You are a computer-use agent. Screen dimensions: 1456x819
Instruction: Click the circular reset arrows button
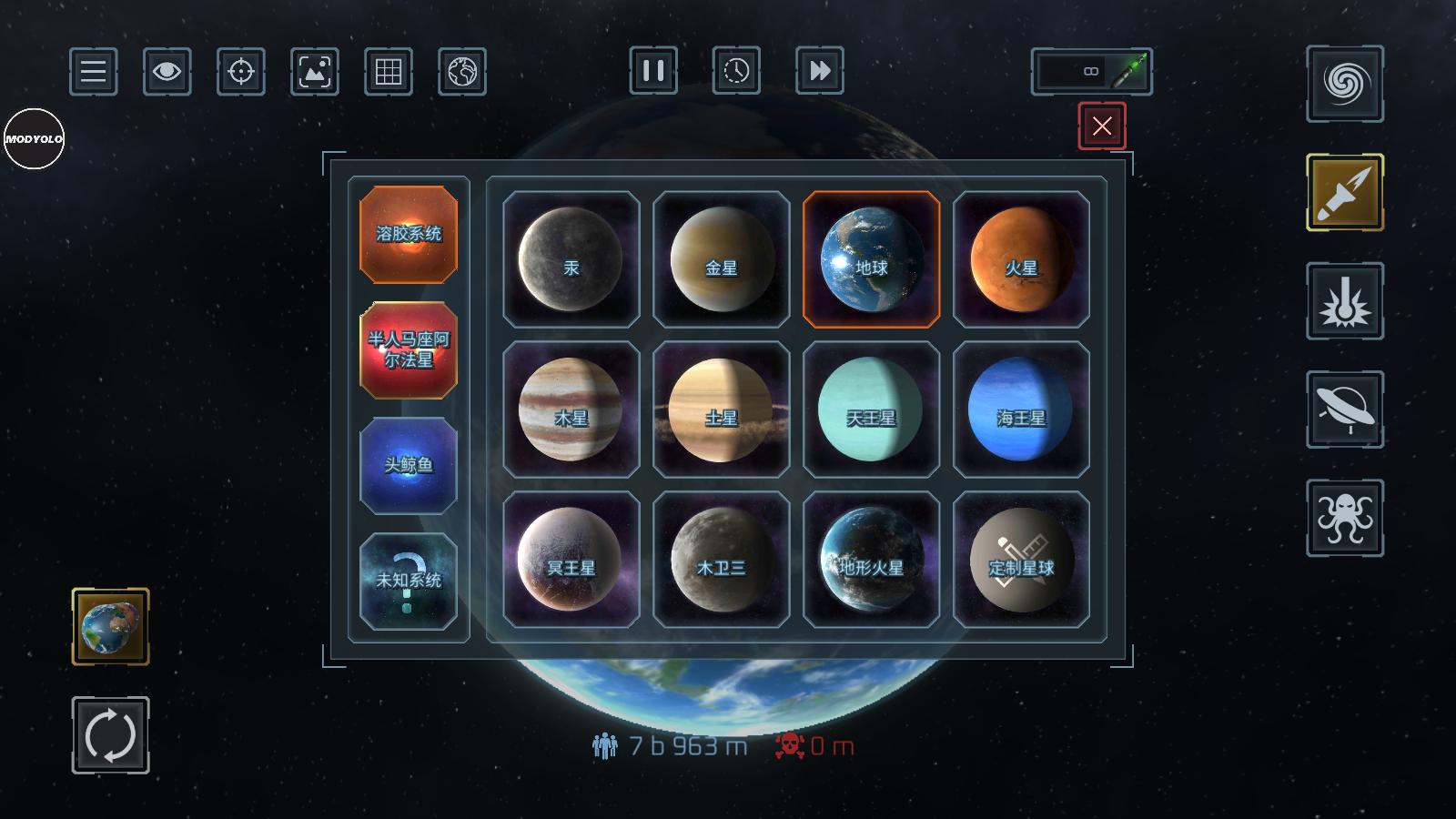tap(110, 734)
